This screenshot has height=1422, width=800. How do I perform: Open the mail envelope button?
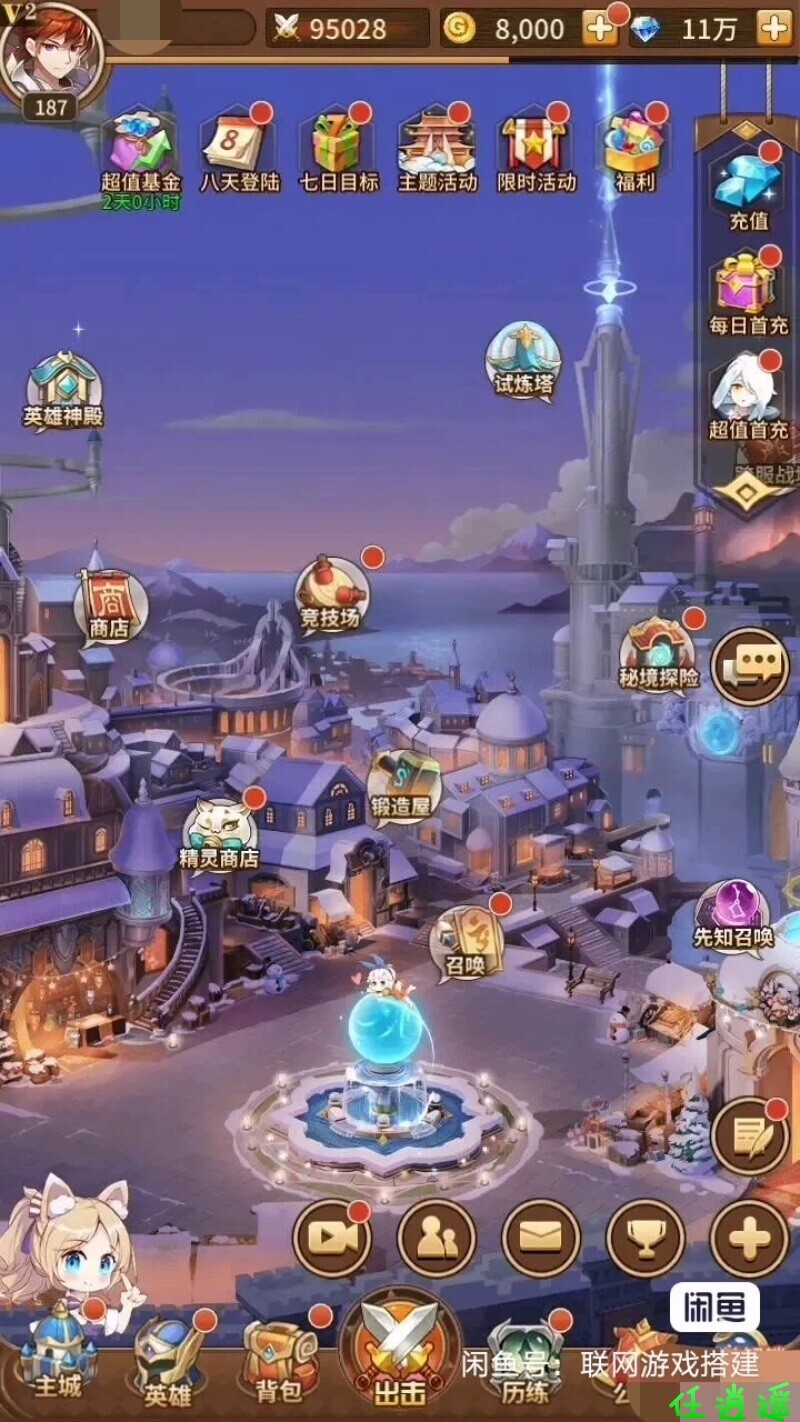click(x=541, y=1238)
